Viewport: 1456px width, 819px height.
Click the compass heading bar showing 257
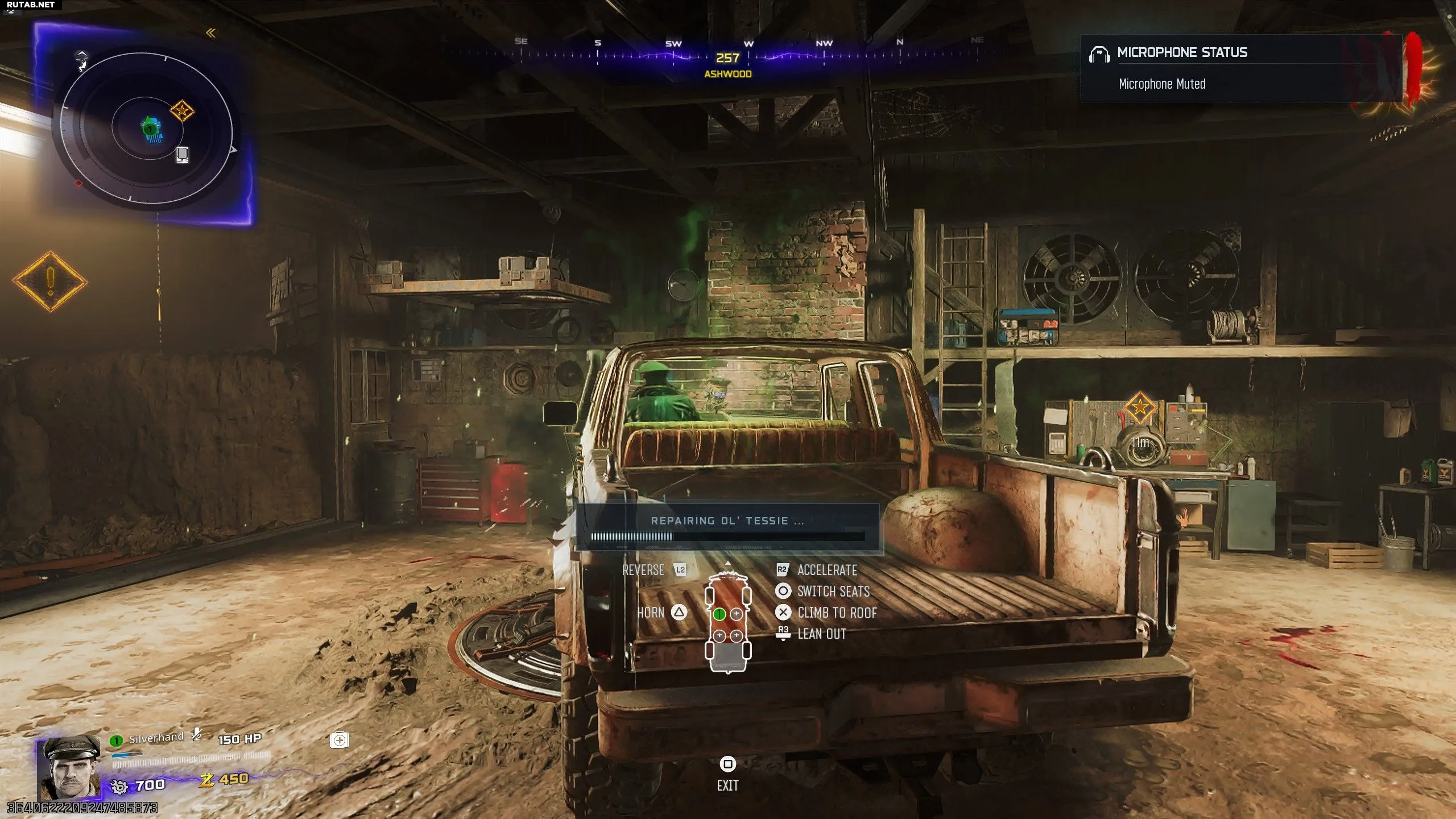point(728,57)
